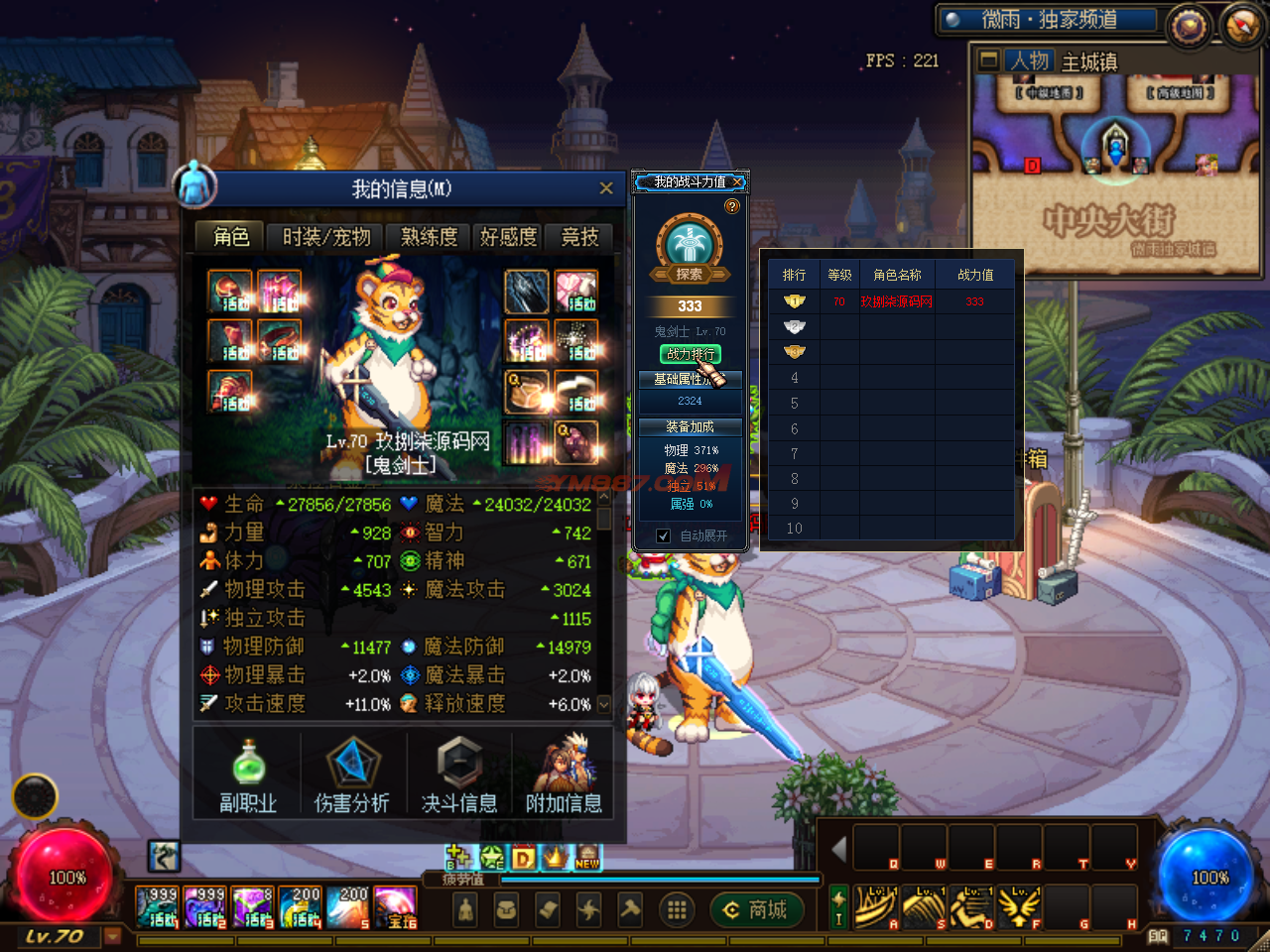
Task: Open the 微雨·独家频道 channel selector
Action: tap(1049, 20)
